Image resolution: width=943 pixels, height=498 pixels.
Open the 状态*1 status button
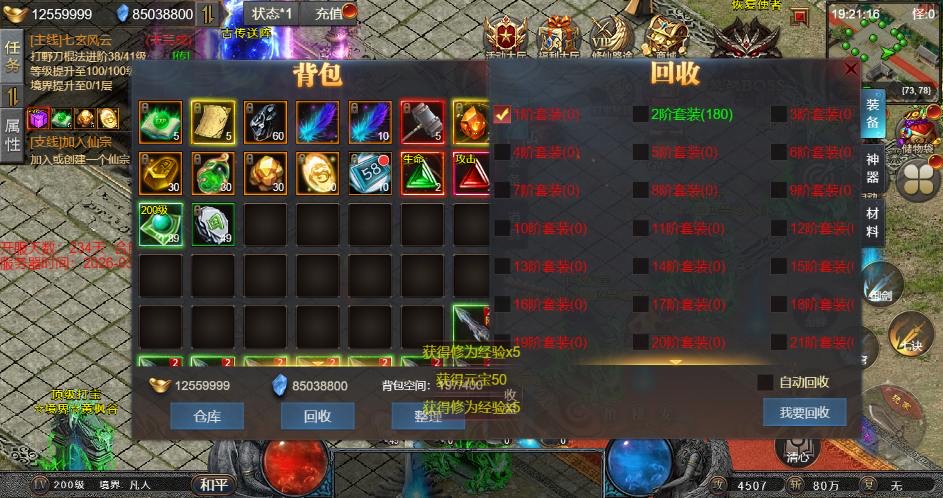pos(272,13)
